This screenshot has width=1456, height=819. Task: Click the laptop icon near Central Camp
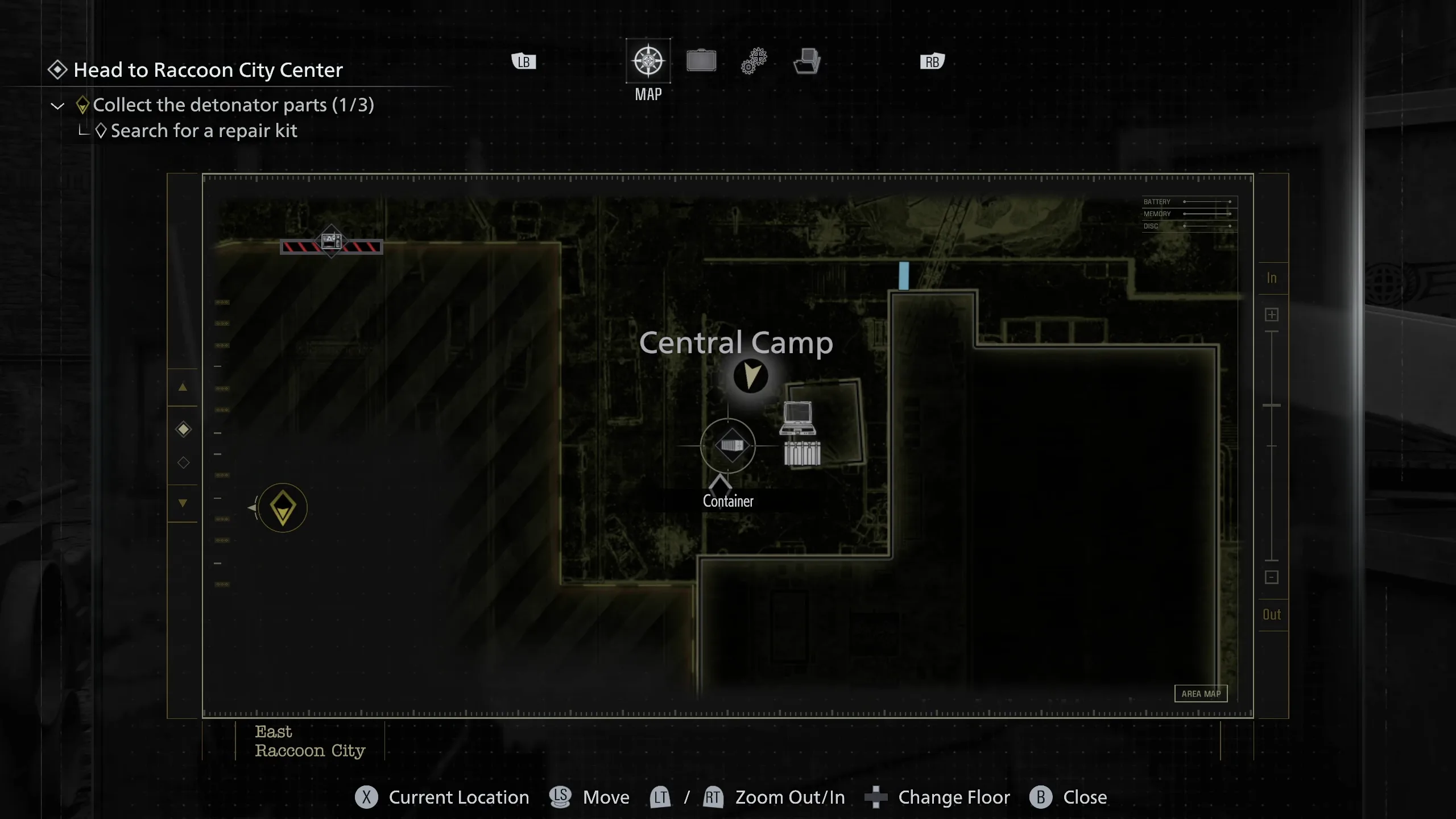(x=797, y=417)
